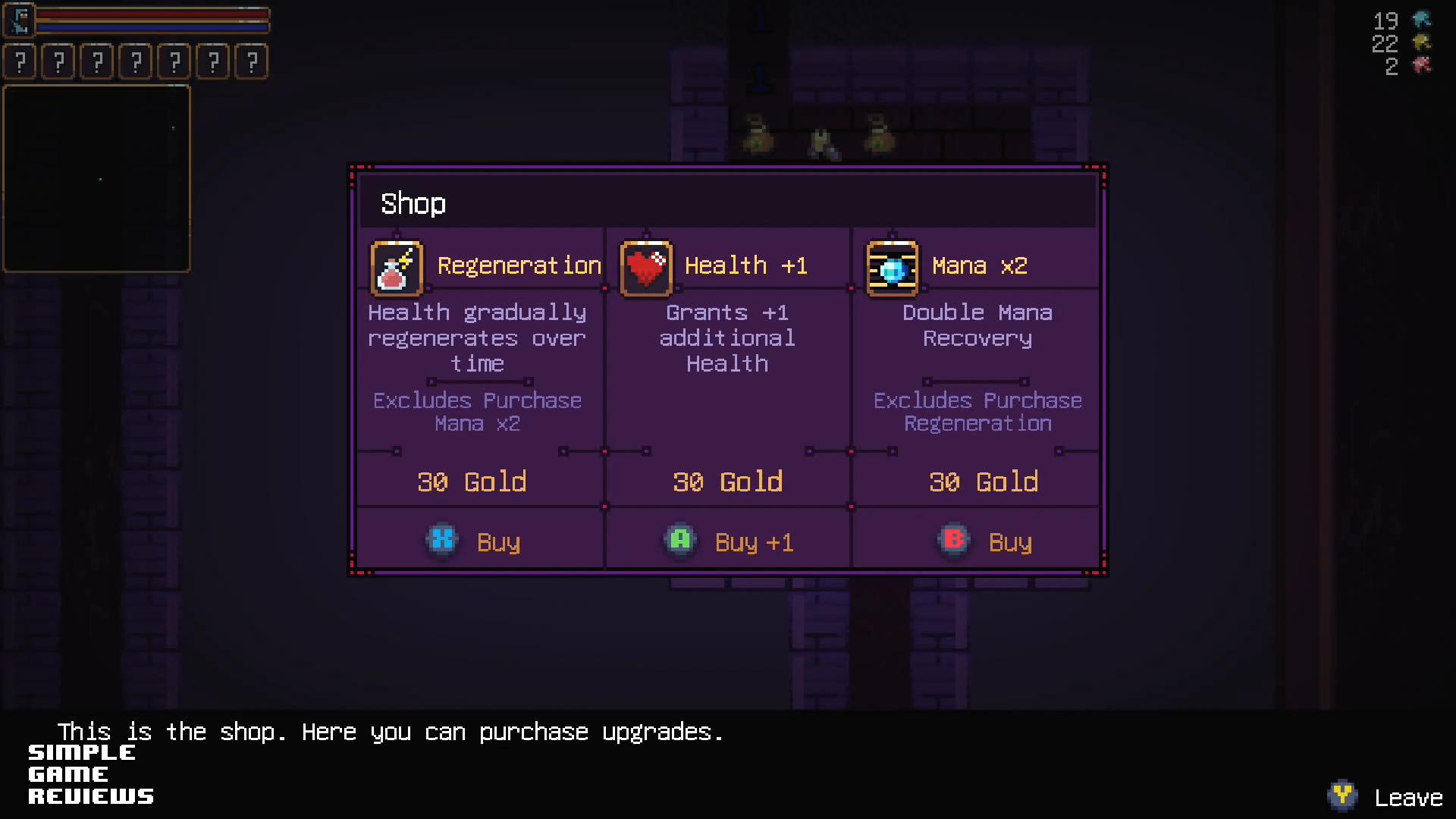Buy the Health +1 upgrade

(730, 541)
